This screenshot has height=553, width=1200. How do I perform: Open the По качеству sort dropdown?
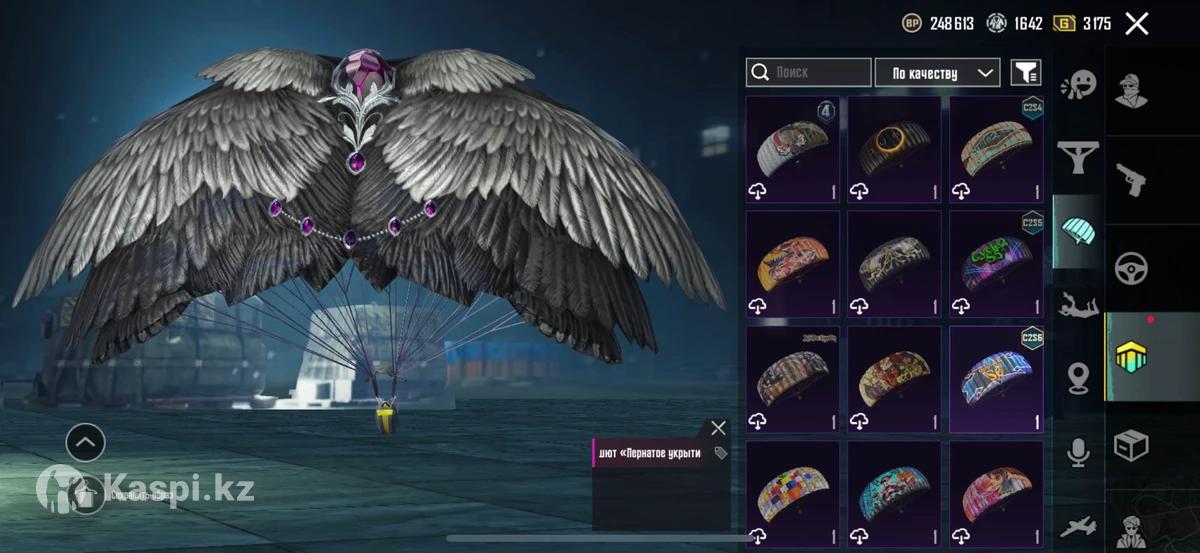click(x=937, y=73)
